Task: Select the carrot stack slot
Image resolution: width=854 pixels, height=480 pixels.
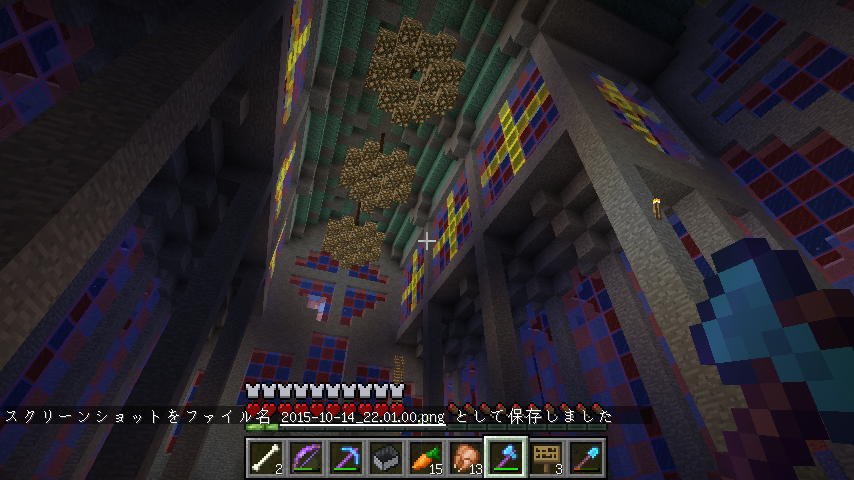Action: pyautogui.click(x=426, y=458)
